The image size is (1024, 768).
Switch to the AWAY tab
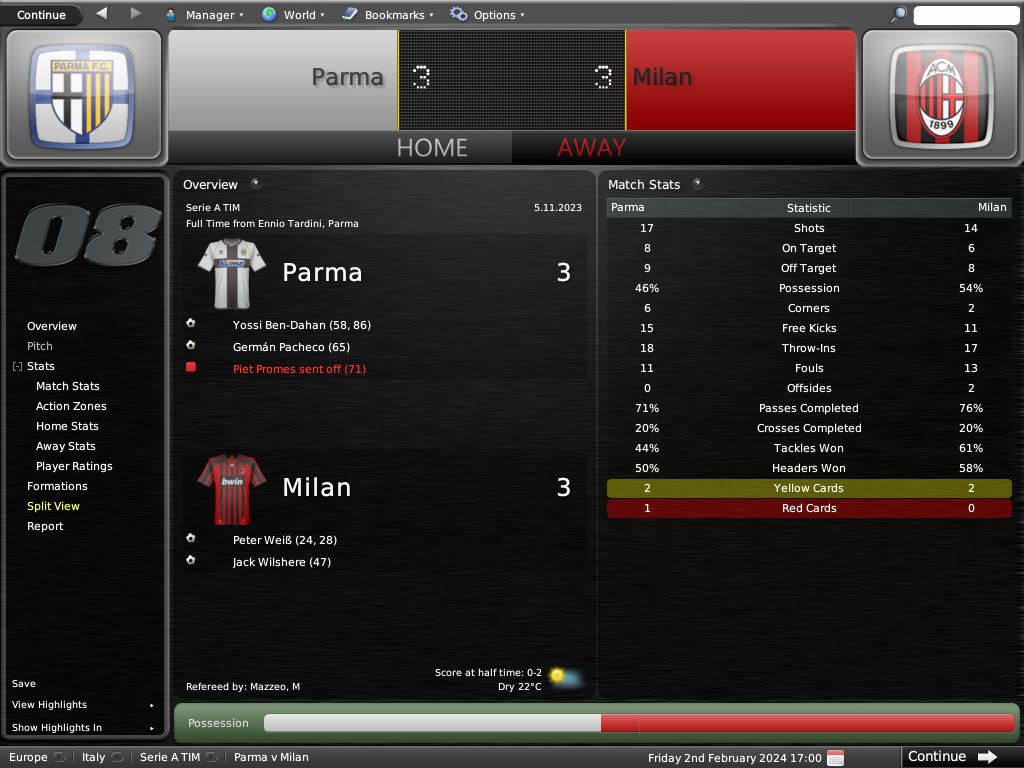(591, 148)
